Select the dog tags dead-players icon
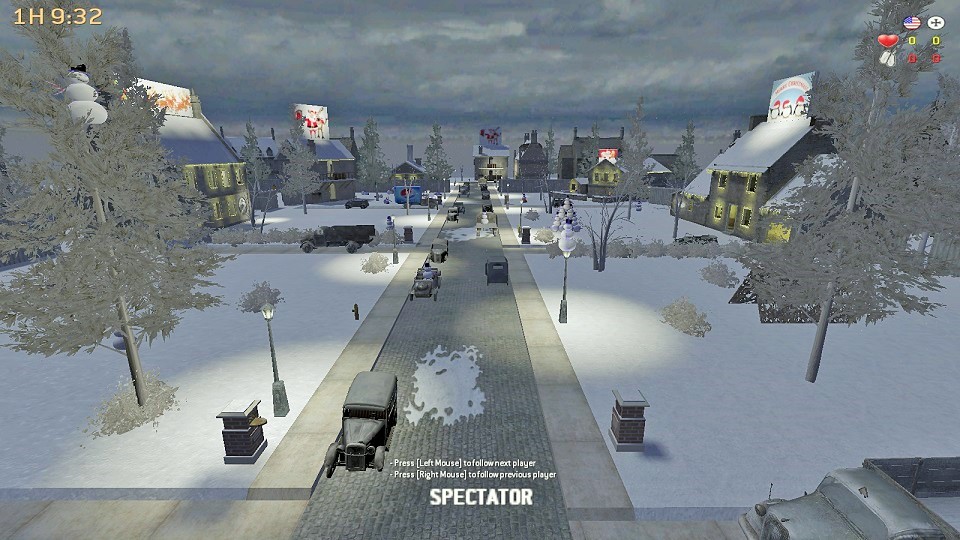The height and width of the screenshot is (540, 960). 887,58
